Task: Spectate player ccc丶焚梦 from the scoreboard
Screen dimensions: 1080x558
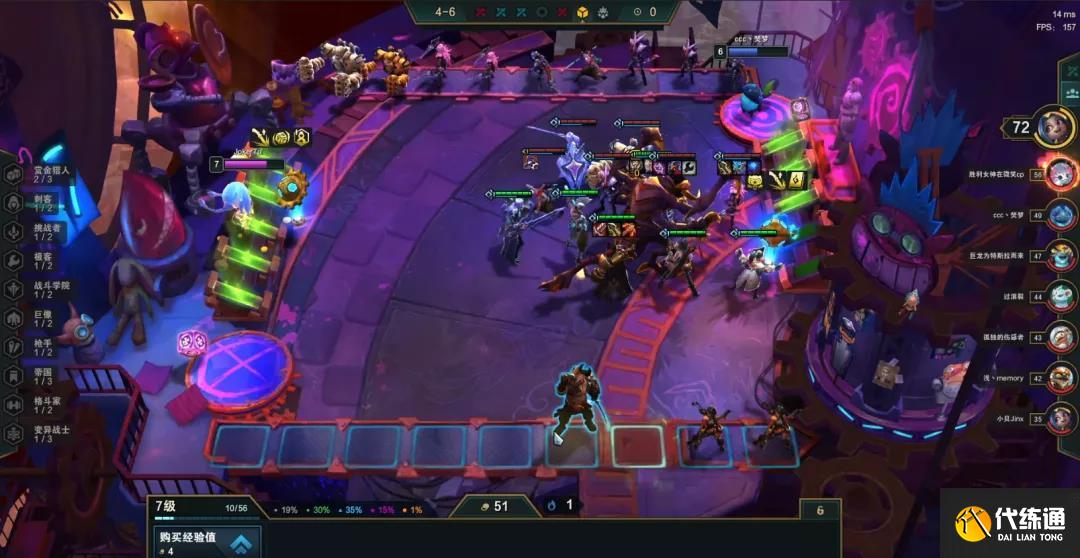Action: click(x=1061, y=215)
